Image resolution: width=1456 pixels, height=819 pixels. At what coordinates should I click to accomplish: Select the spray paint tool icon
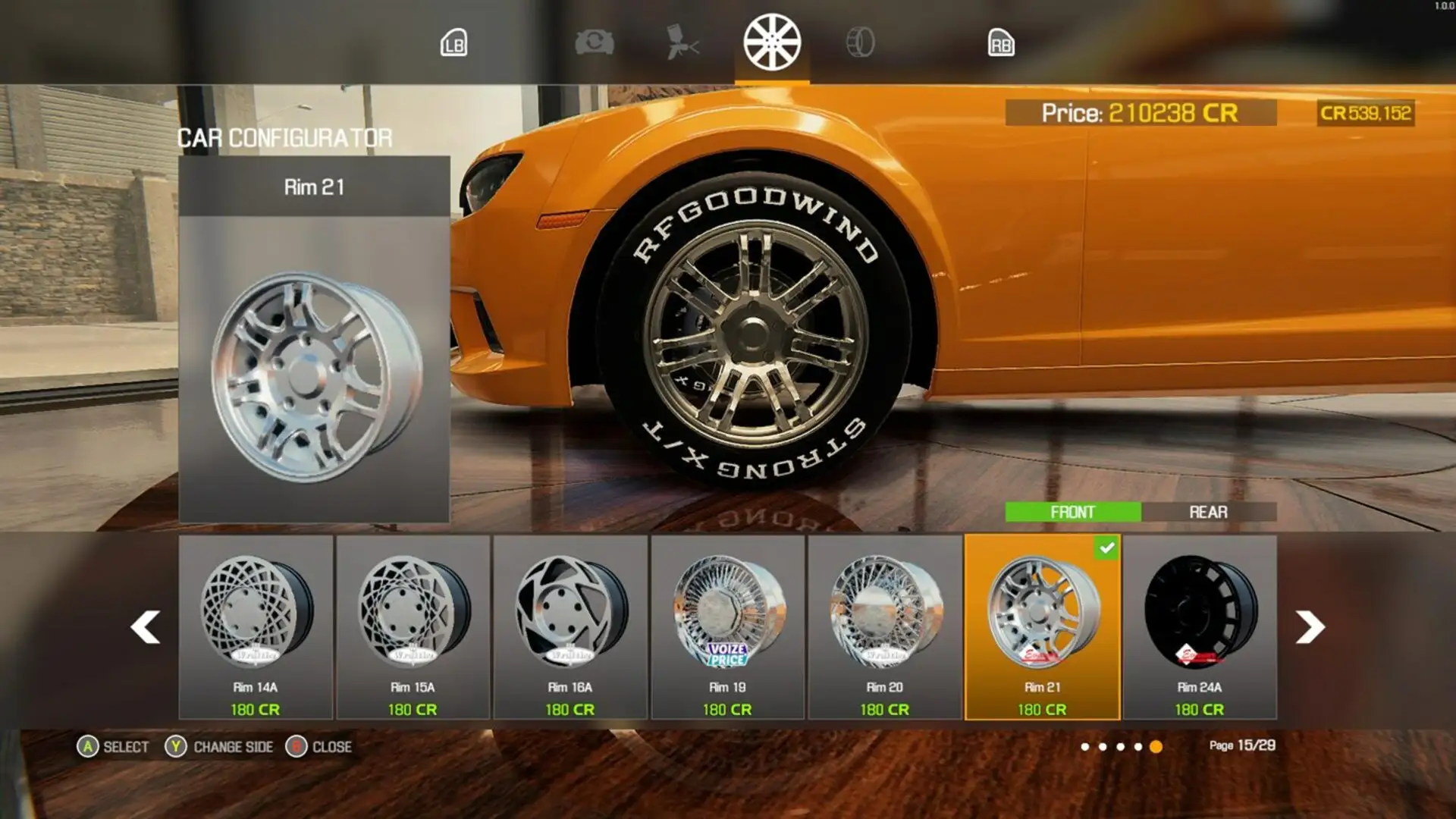point(681,43)
